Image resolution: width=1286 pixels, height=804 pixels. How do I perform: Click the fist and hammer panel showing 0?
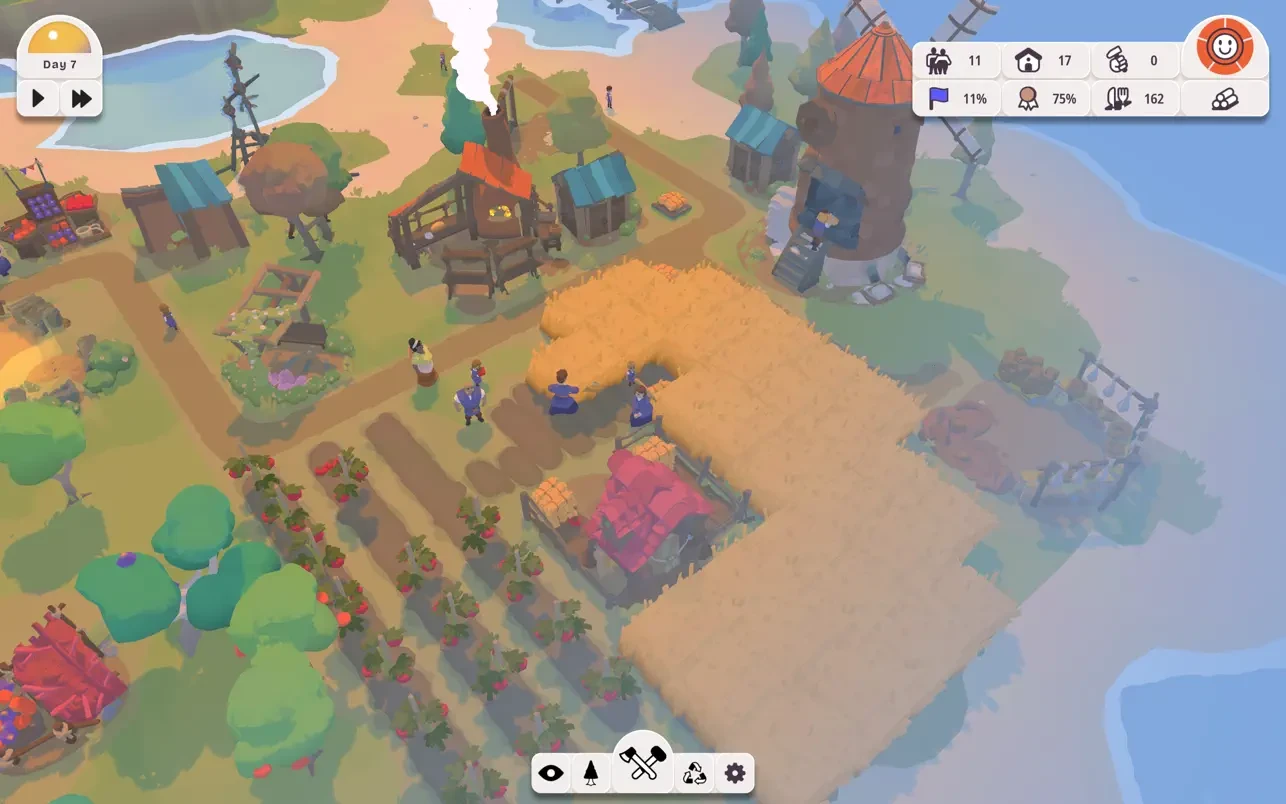point(1135,61)
